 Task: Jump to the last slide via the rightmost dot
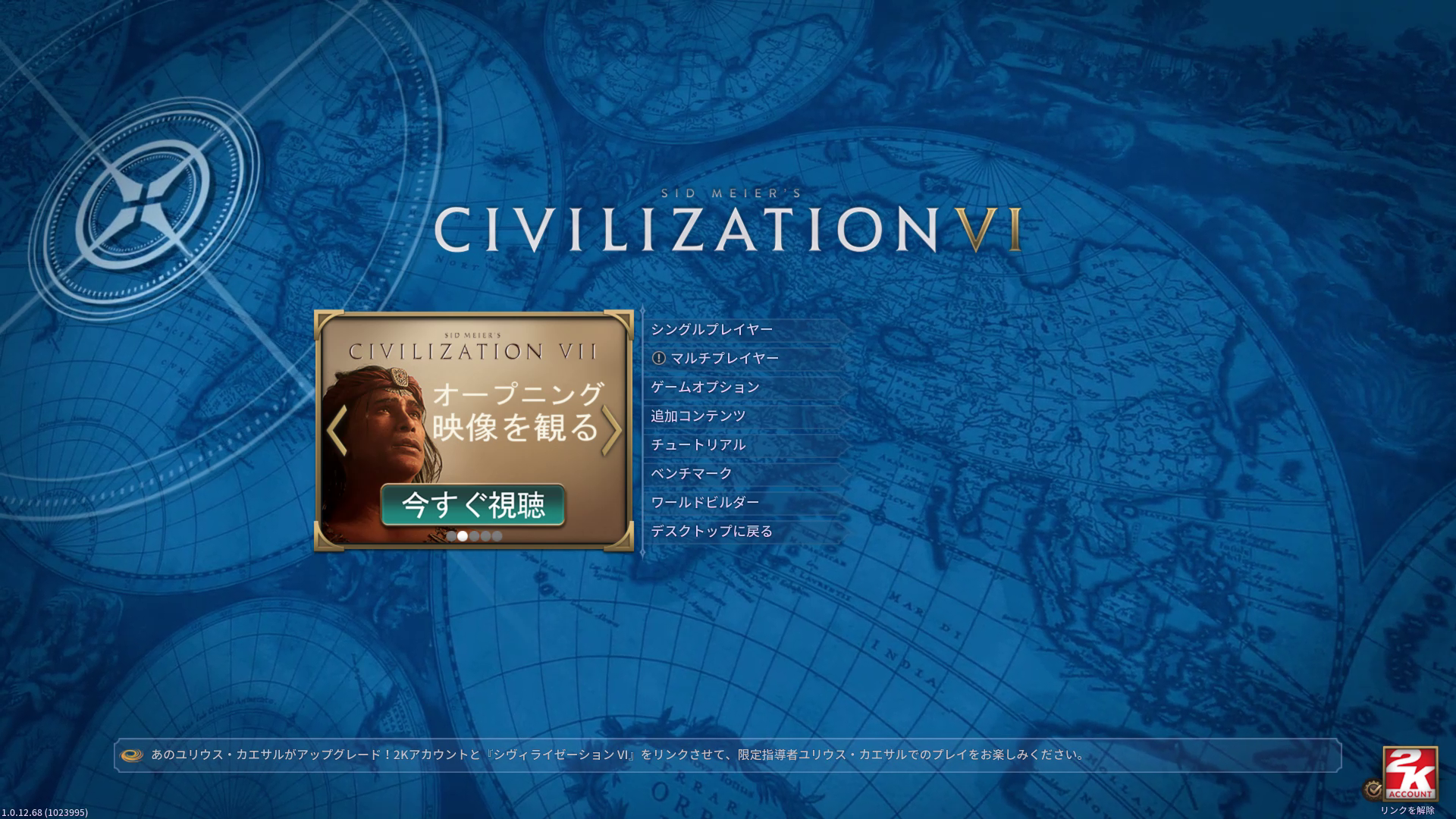(x=497, y=536)
